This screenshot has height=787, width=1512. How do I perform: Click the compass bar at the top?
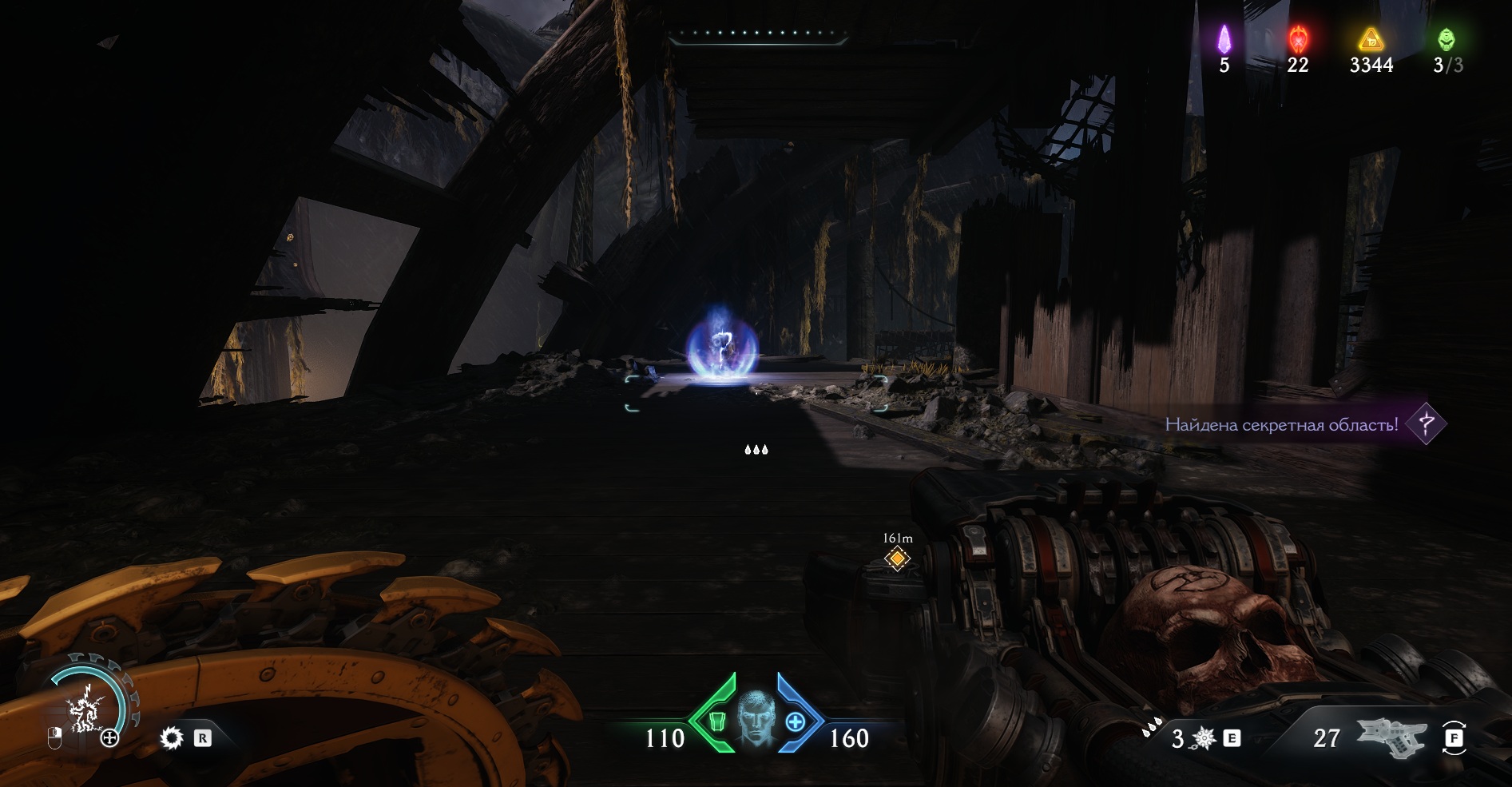point(757,34)
